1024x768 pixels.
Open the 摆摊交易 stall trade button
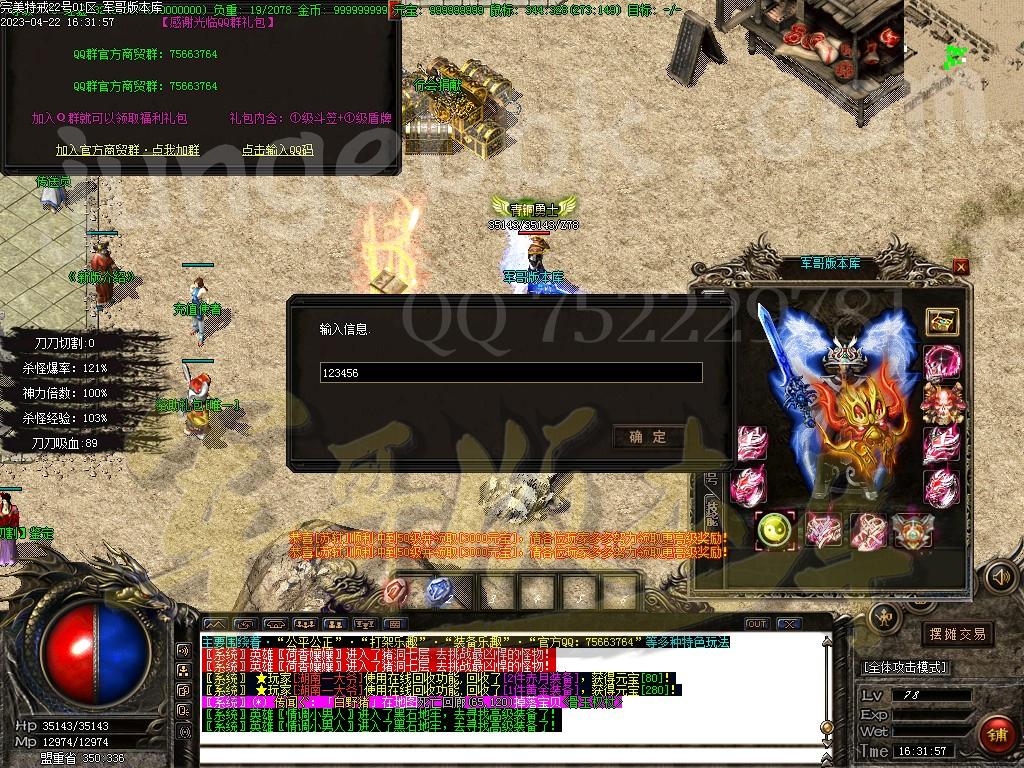click(x=957, y=634)
